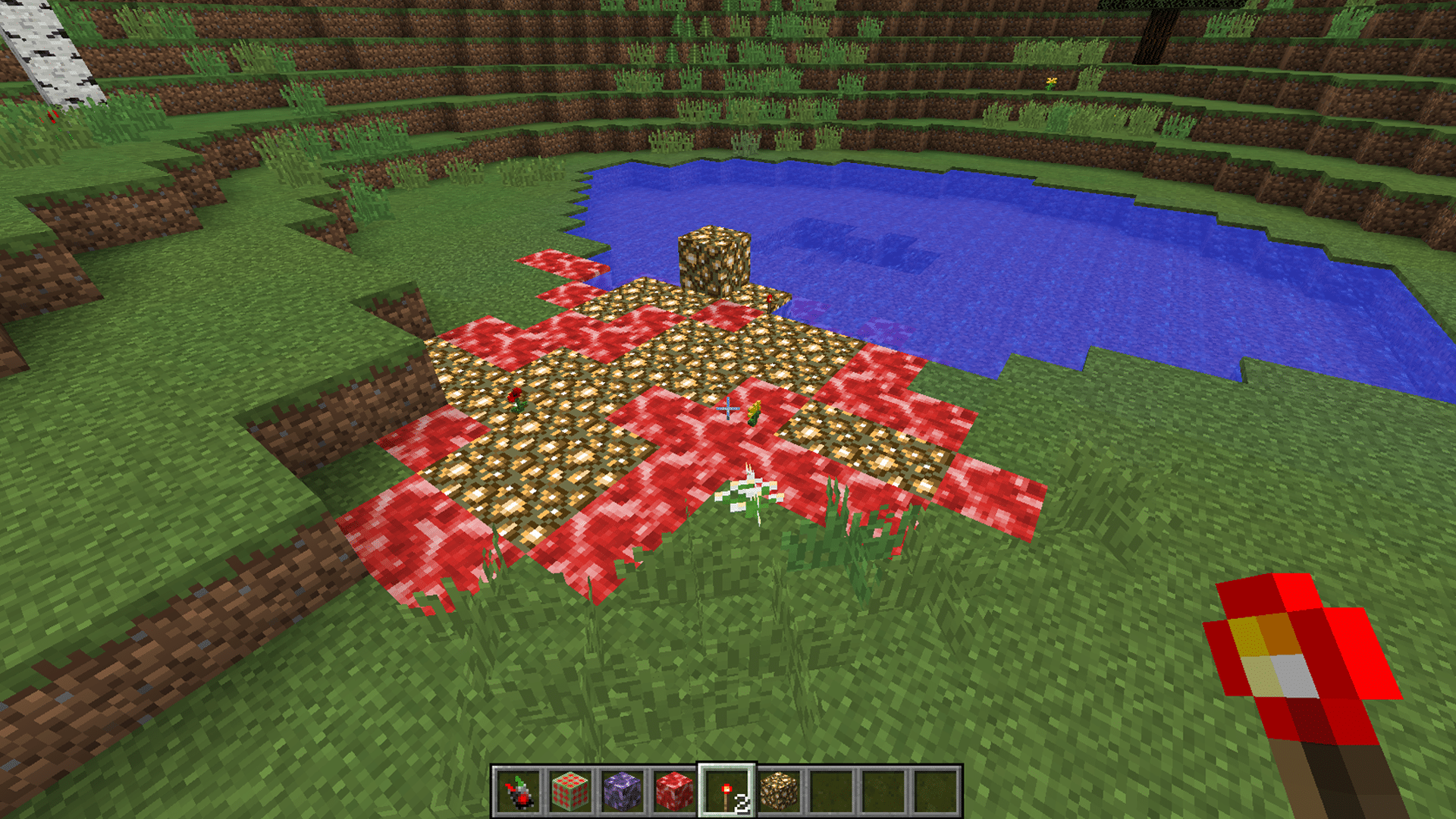The image size is (1456, 819).
Task: Choose the green block with red dots
Action: pyautogui.click(x=570, y=792)
